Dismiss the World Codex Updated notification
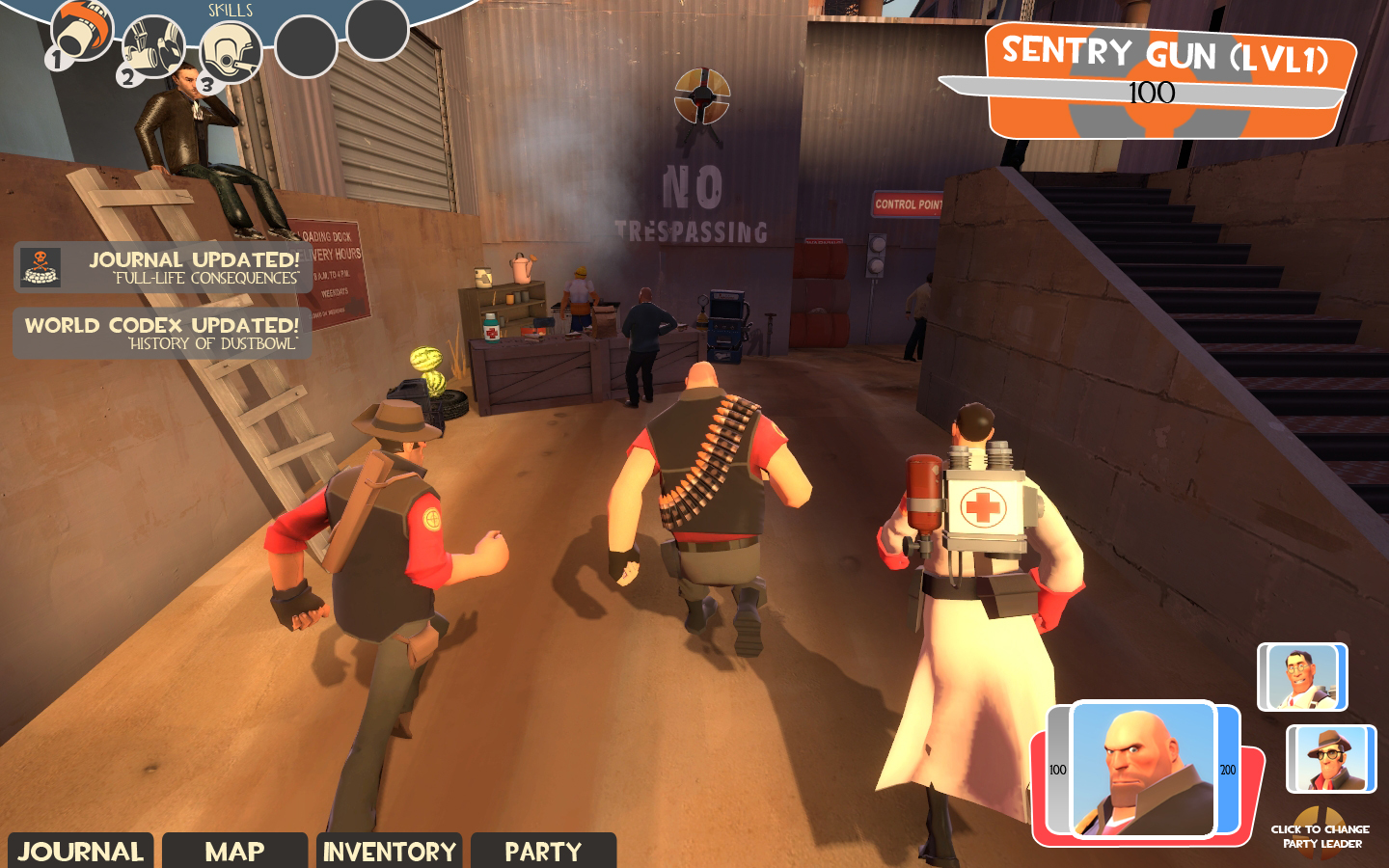 (x=160, y=335)
